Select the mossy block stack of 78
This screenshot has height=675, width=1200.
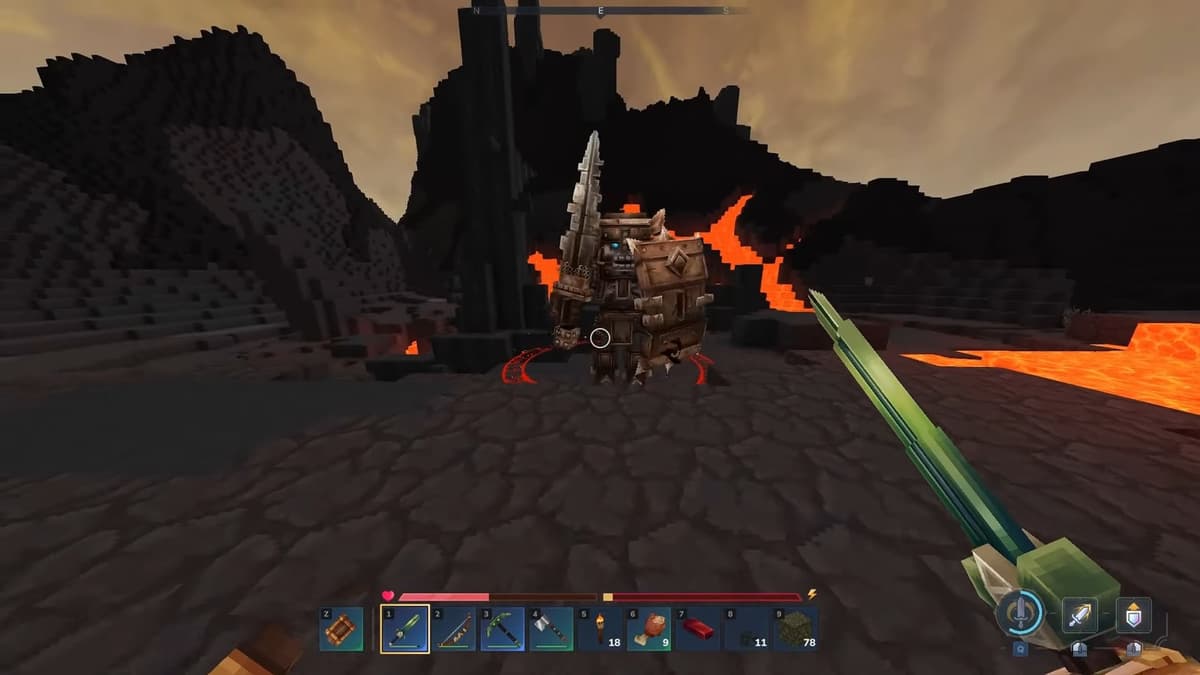coord(795,630)
